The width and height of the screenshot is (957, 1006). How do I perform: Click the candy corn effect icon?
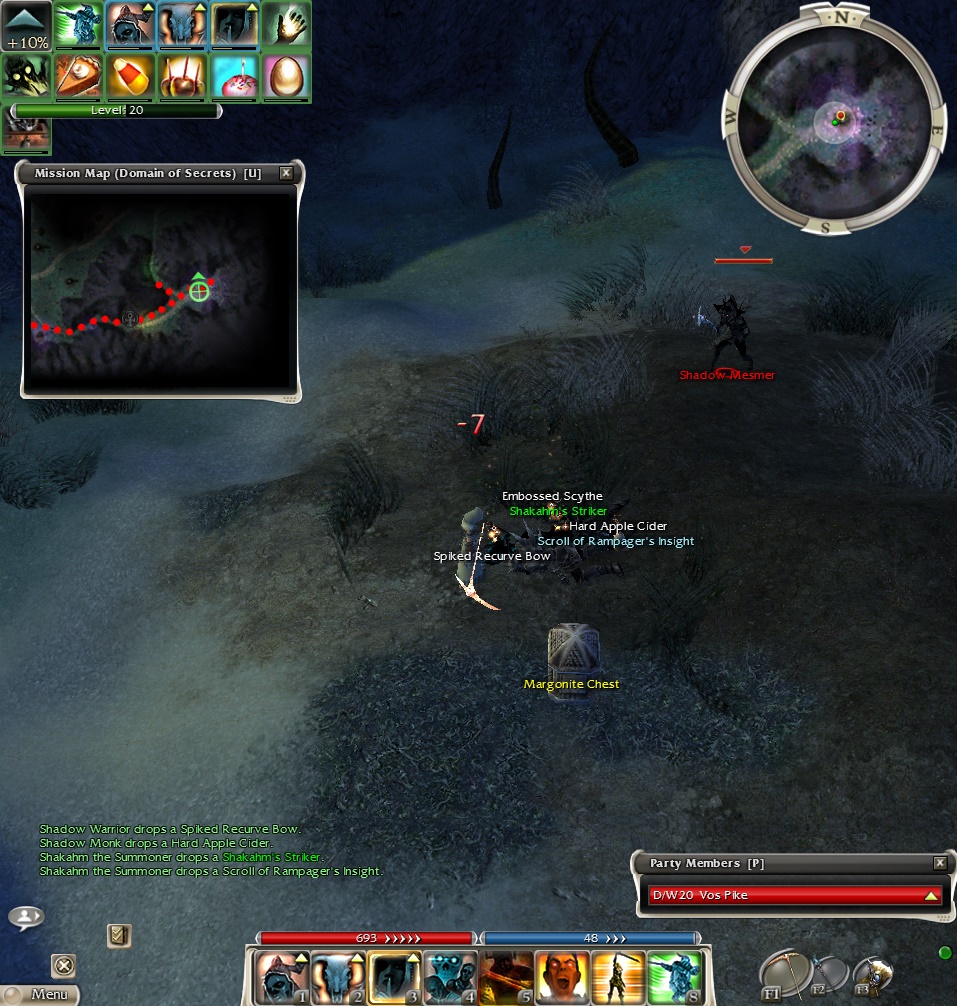(130, 76)
